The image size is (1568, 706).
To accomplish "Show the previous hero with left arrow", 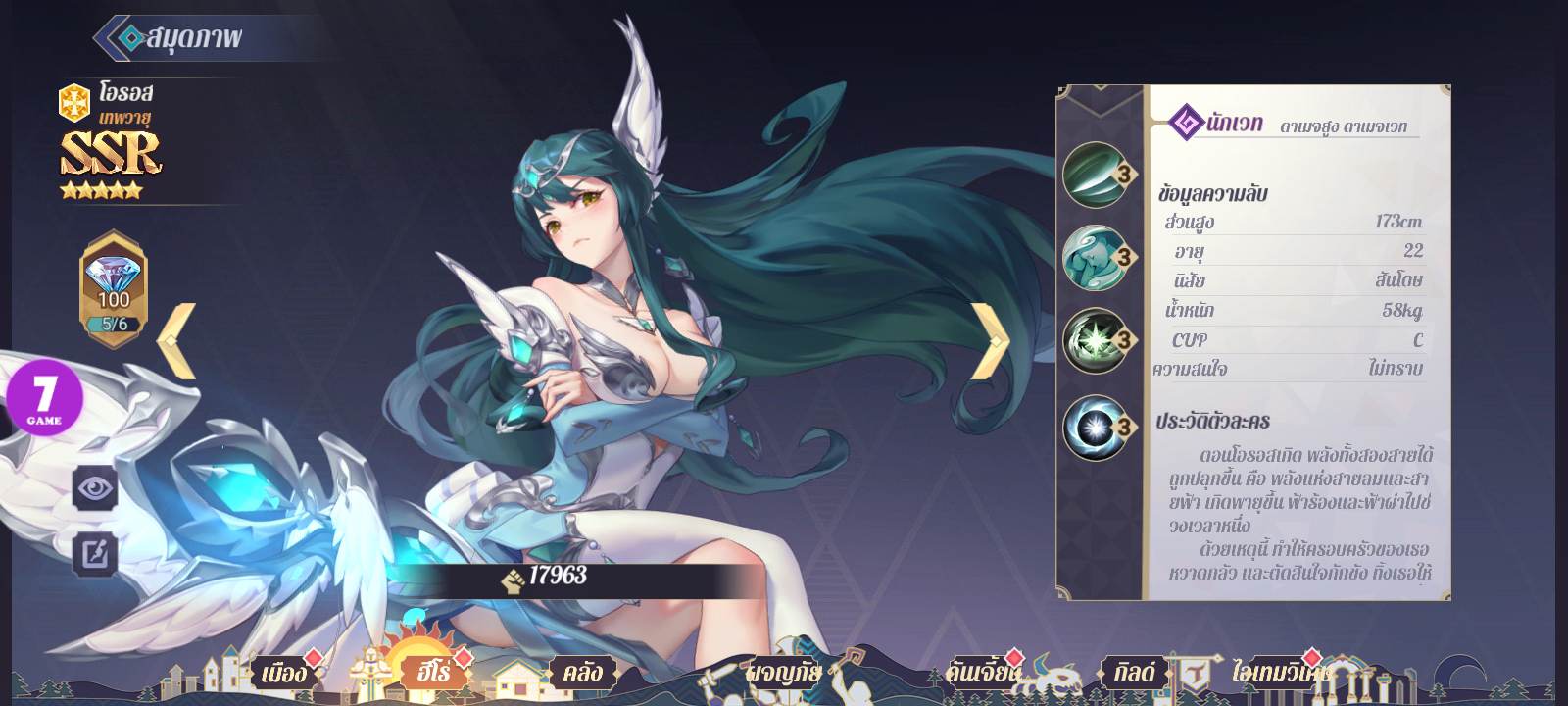I will (177, 340).
